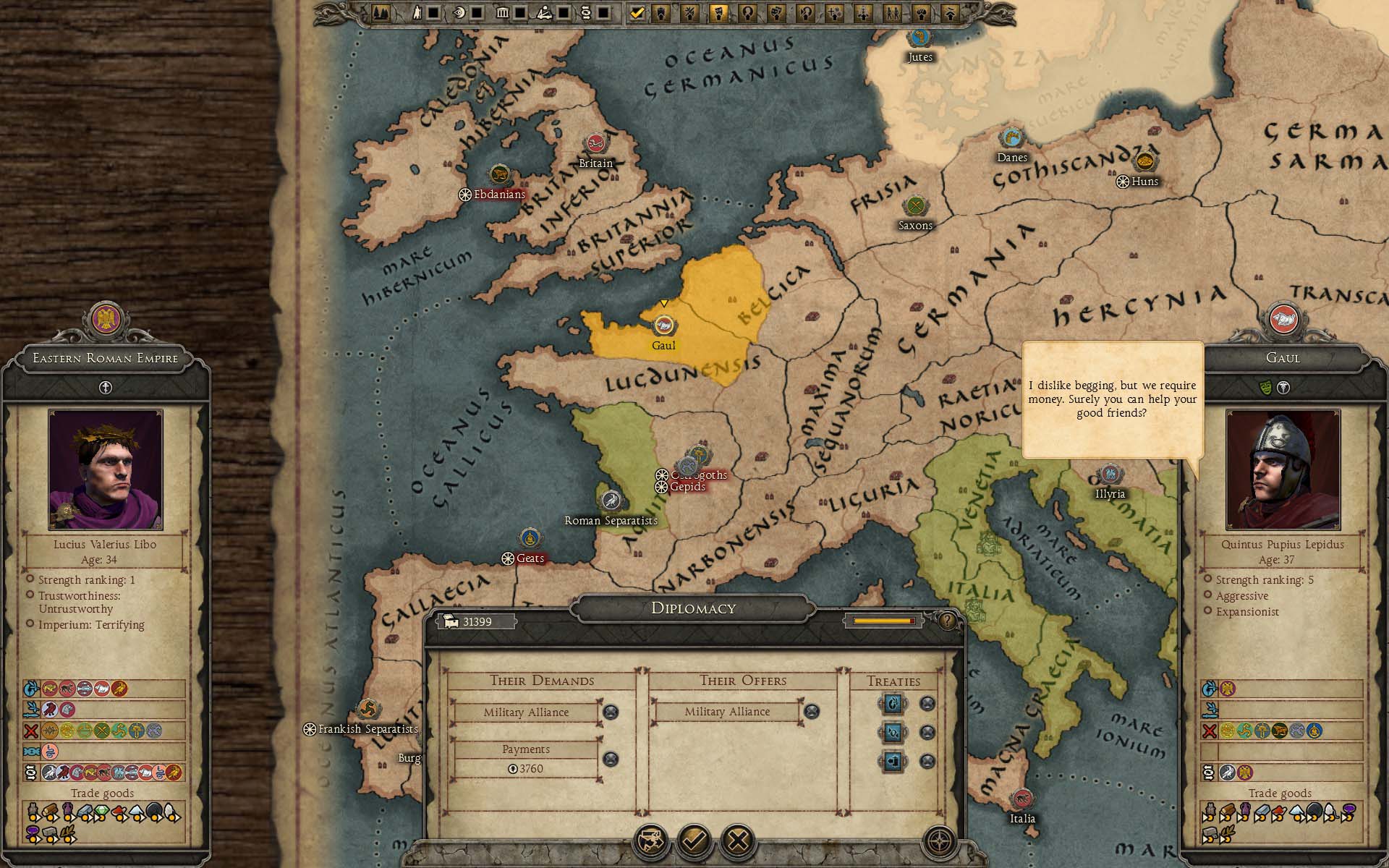This screenshot has height=868, width=1389.
Task: Choose the Huns faction on the map
Action: pyautogui.click(x=1144, y=162)
